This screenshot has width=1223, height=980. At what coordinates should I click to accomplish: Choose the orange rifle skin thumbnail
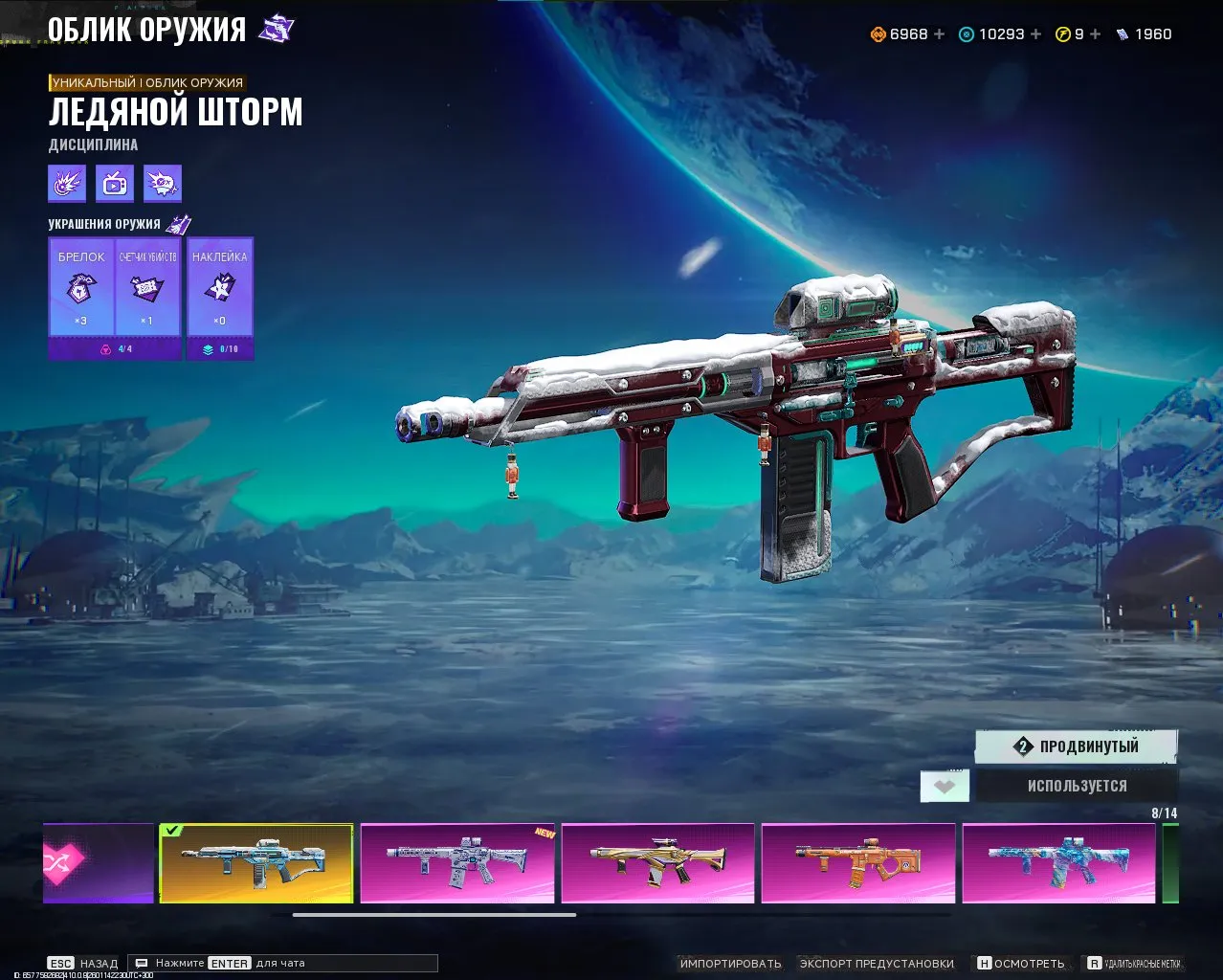point(858,862)
